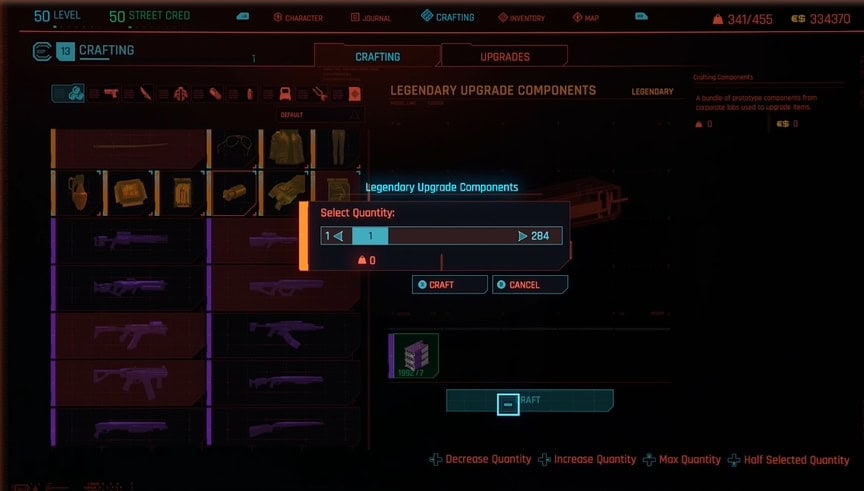The image size is (864, 491).
Task: Cancel the quantity selection dialog
Action: pyautogui.click(x=530, y=285)
